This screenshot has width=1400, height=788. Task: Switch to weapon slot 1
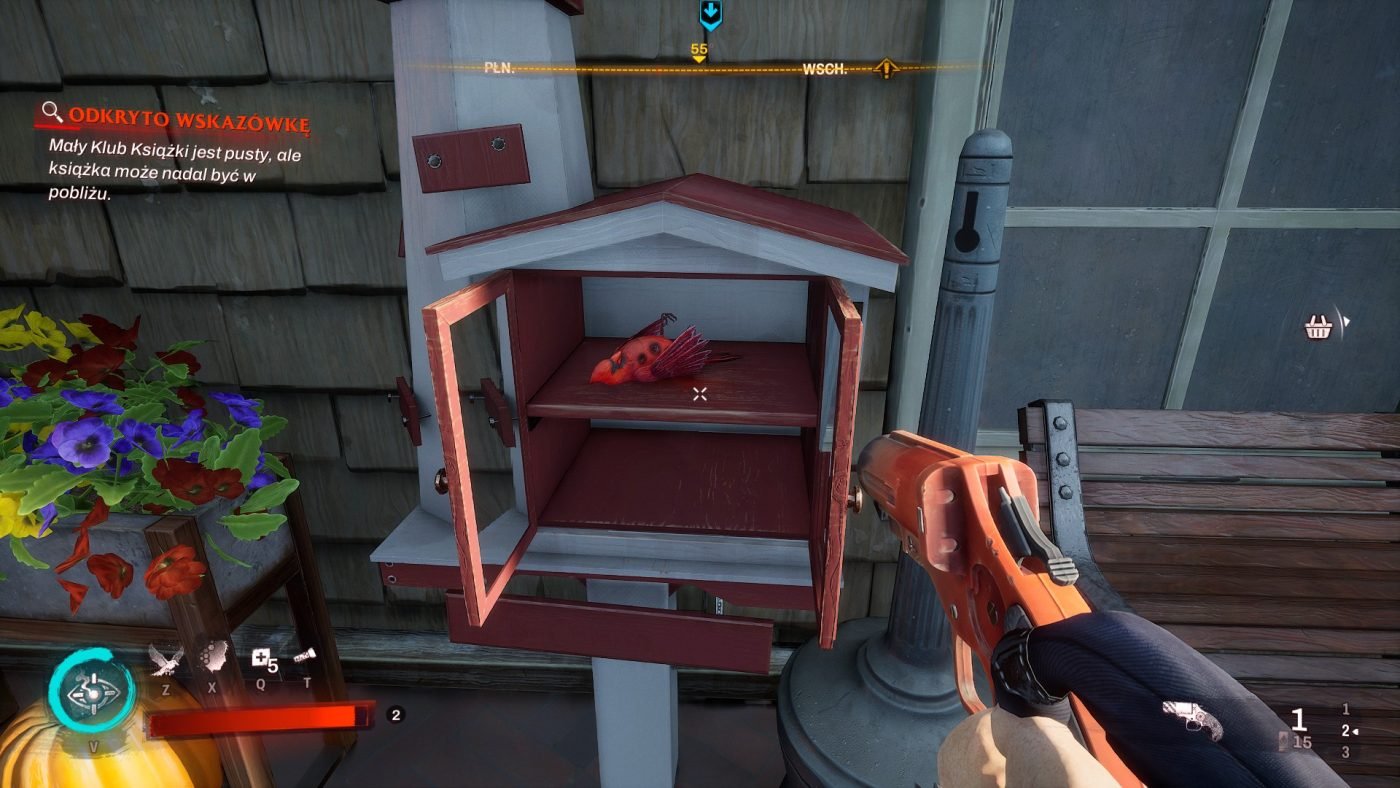[1346, 709]
